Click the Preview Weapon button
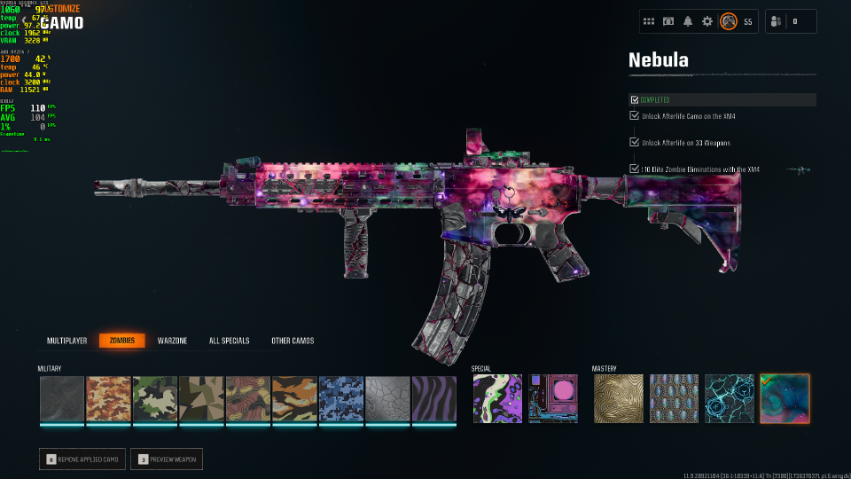851x479 pixels. pos(168,460)
